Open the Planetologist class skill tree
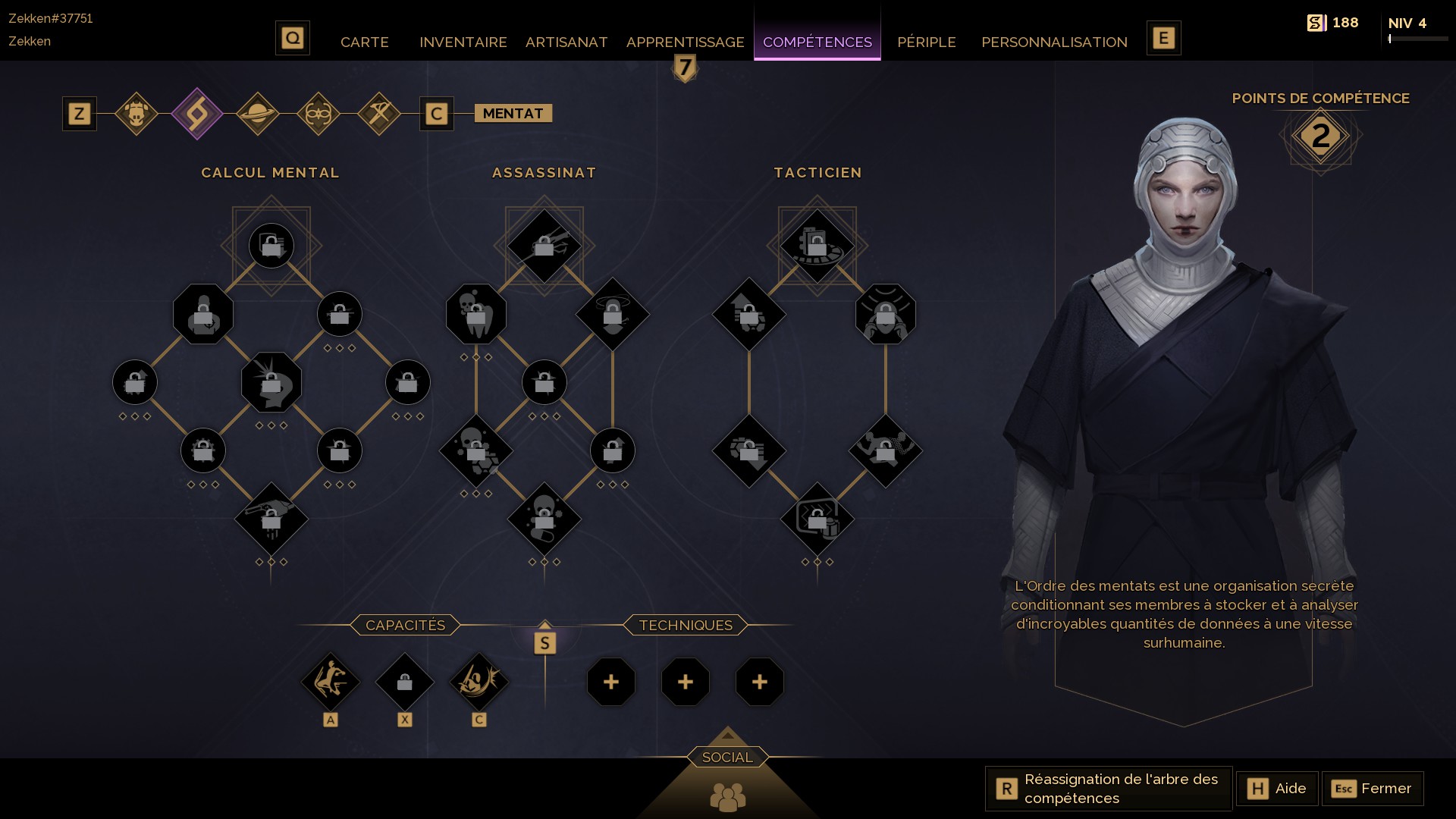Viewport: 1456px width, 819px height. [x=257, y=113]
